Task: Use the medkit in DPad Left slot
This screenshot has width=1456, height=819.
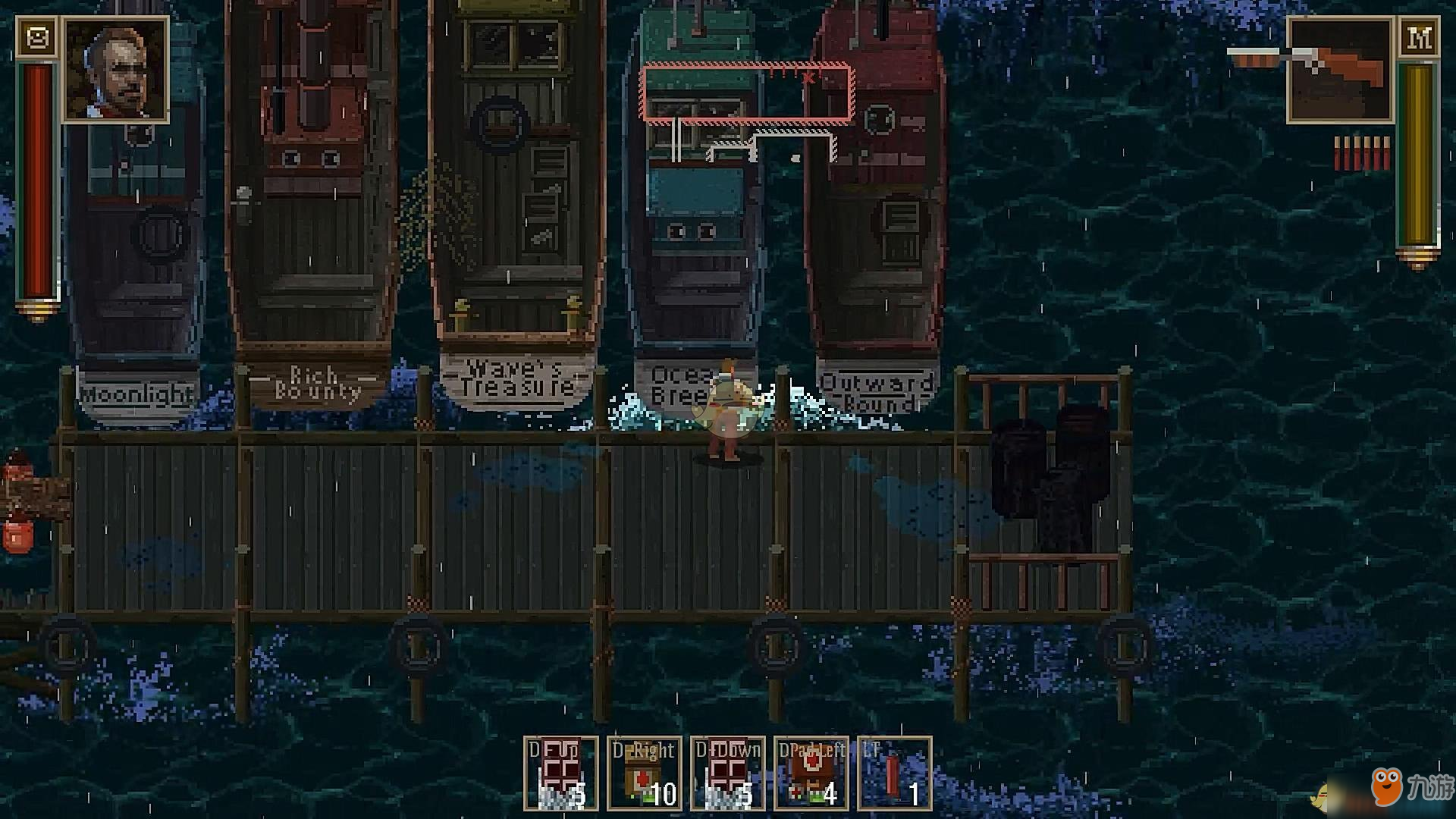Action: pos(811,773)
